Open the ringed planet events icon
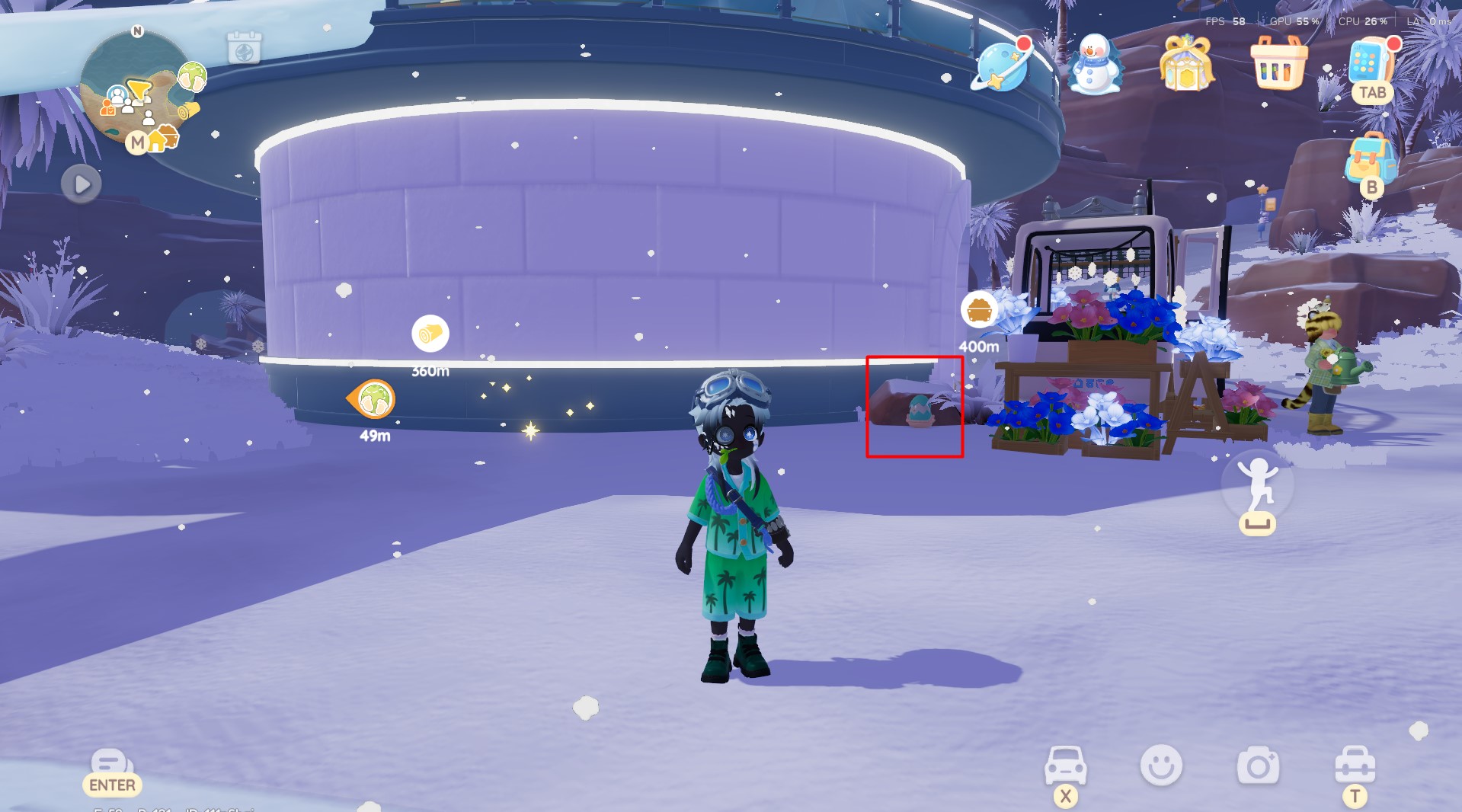This screenshot has height=812, width=1462. coord(1002,67)
